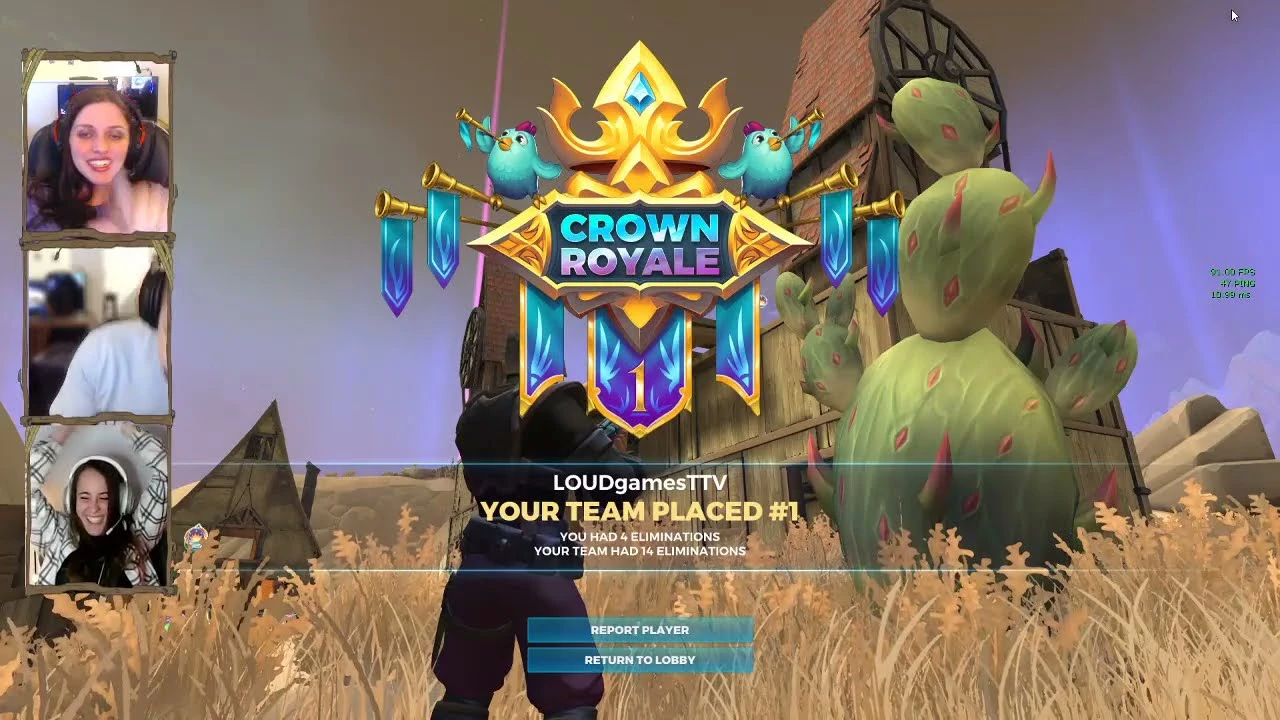
Task: Select the LOUDgamesTTV player name
Action: click(x=640, y=481)
